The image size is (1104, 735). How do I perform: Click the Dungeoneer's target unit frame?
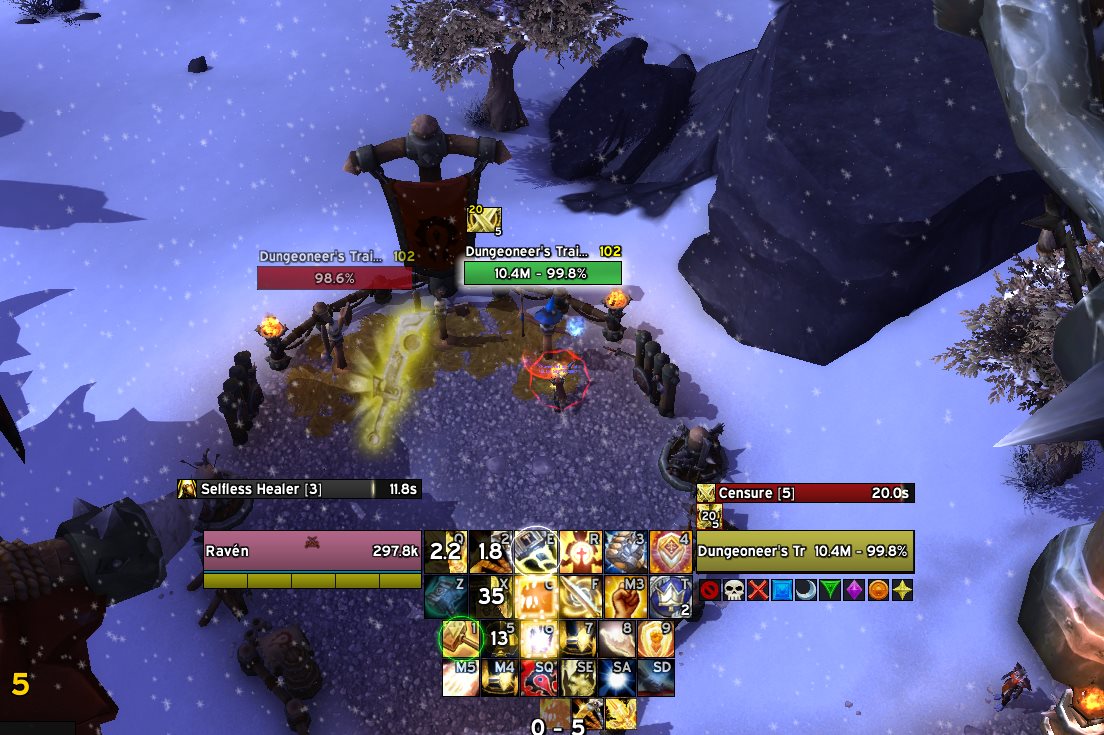[804, 551]
